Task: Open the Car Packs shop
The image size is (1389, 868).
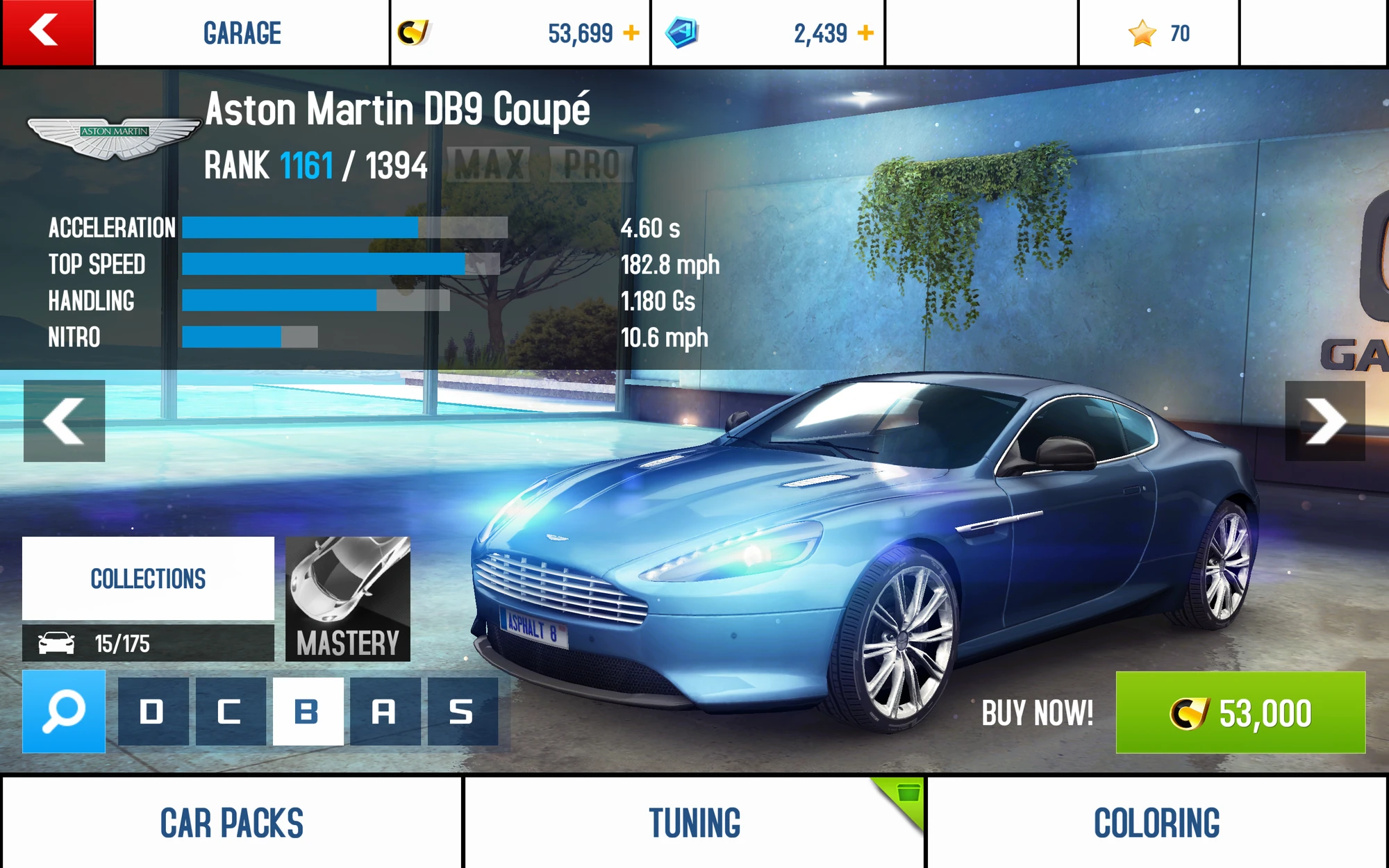Action: [x=231, y=823]
